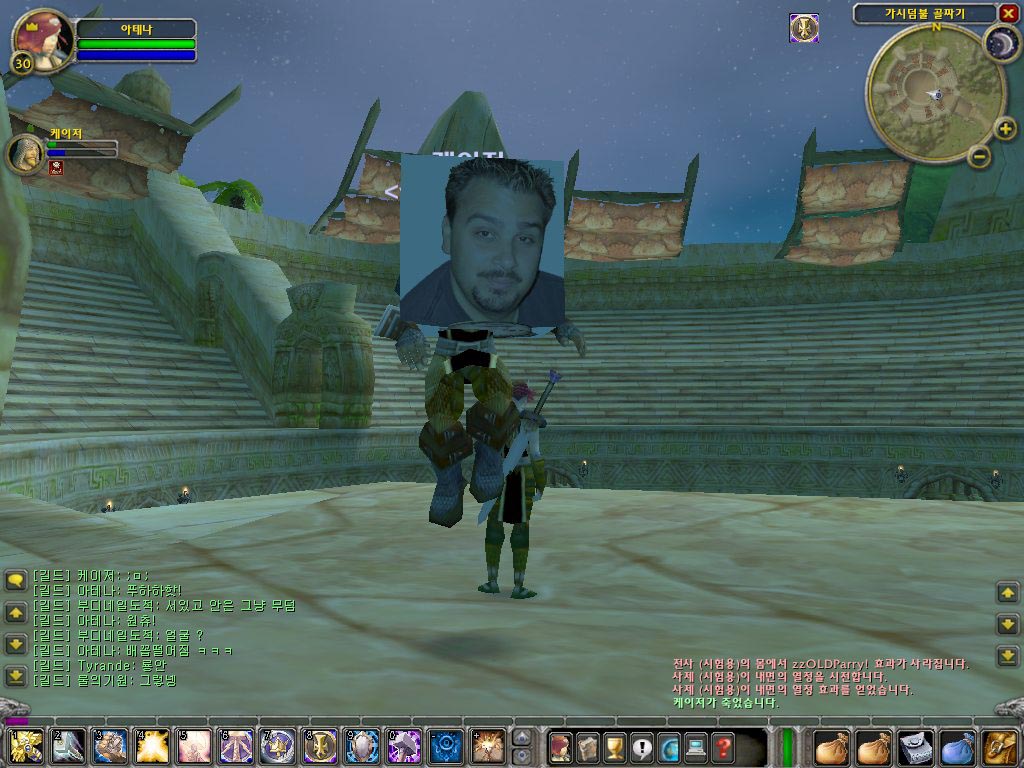Click the player portrait of 아테나
Viewport: 1024px width, 768px height.
[42, 39]
